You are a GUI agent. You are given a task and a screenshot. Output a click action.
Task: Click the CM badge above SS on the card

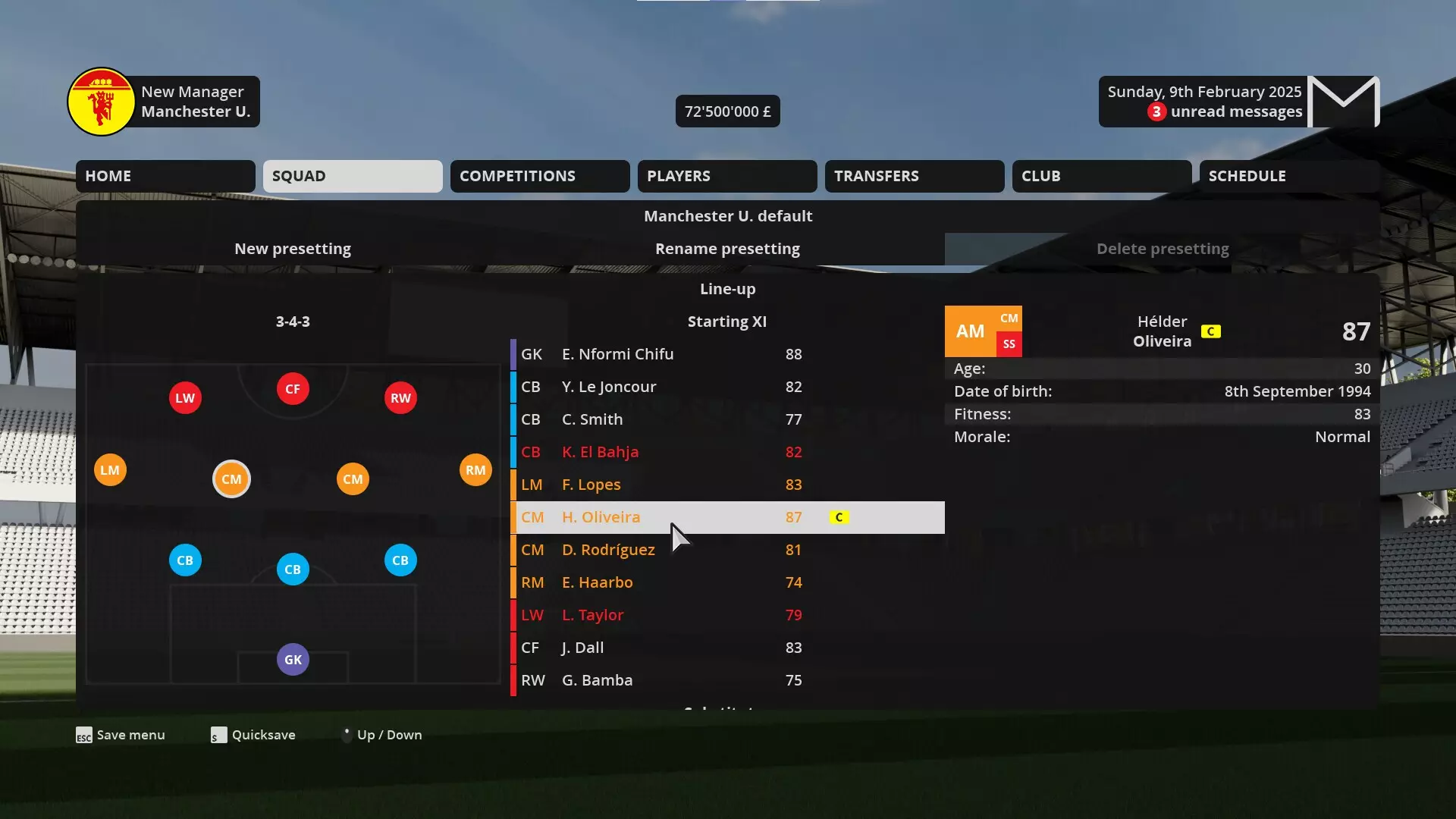click(x=1009, y=318)
